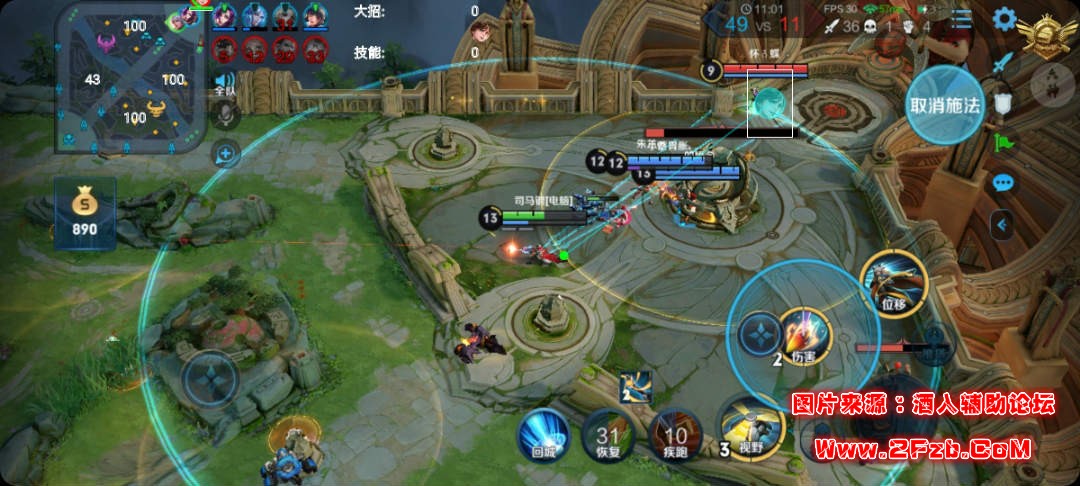Open the blue chat bubble messages
1080x486 pixels.
(1003, 182)
